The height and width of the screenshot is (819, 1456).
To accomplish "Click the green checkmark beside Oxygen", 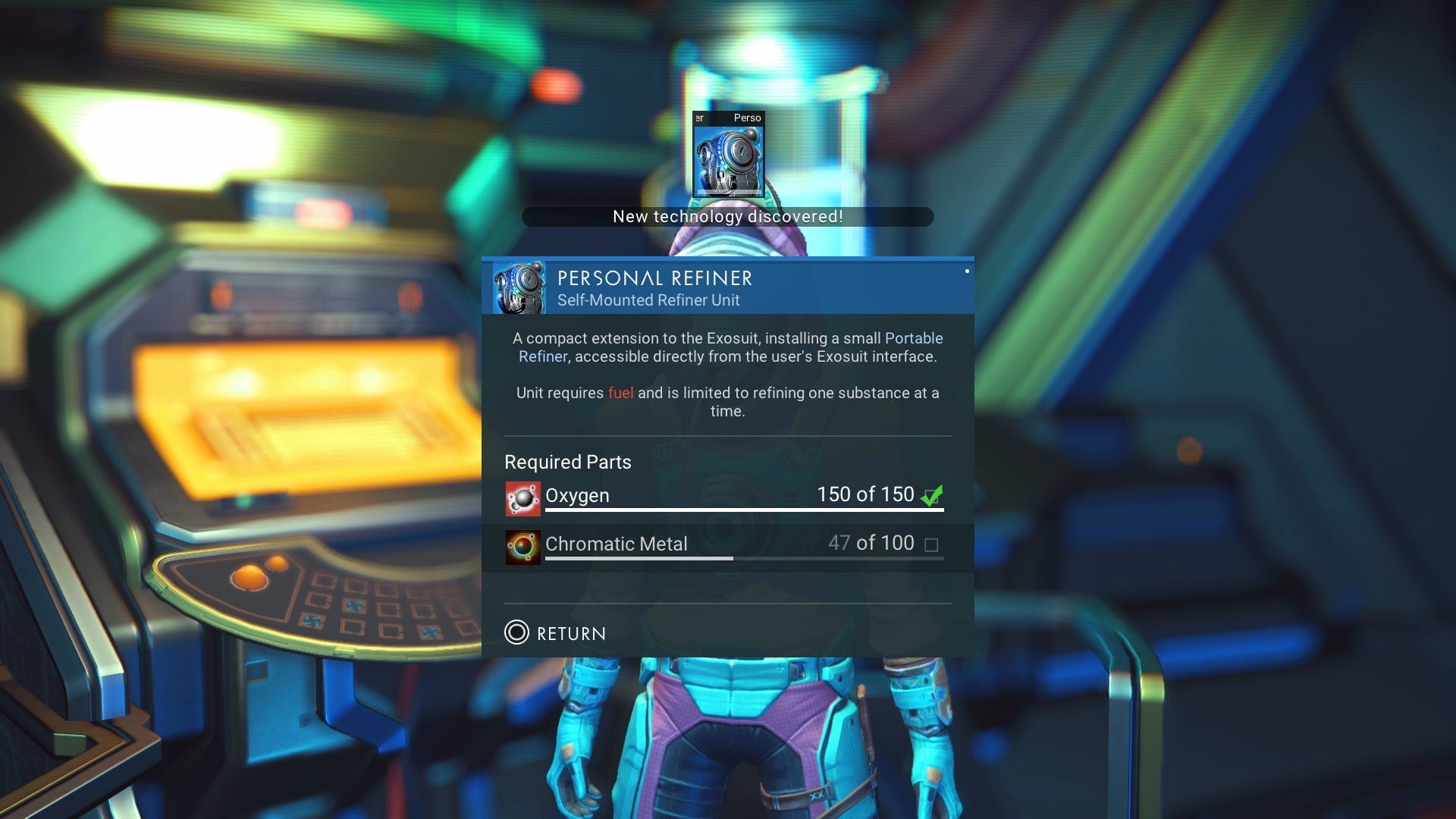I will [x=933, y=495].
